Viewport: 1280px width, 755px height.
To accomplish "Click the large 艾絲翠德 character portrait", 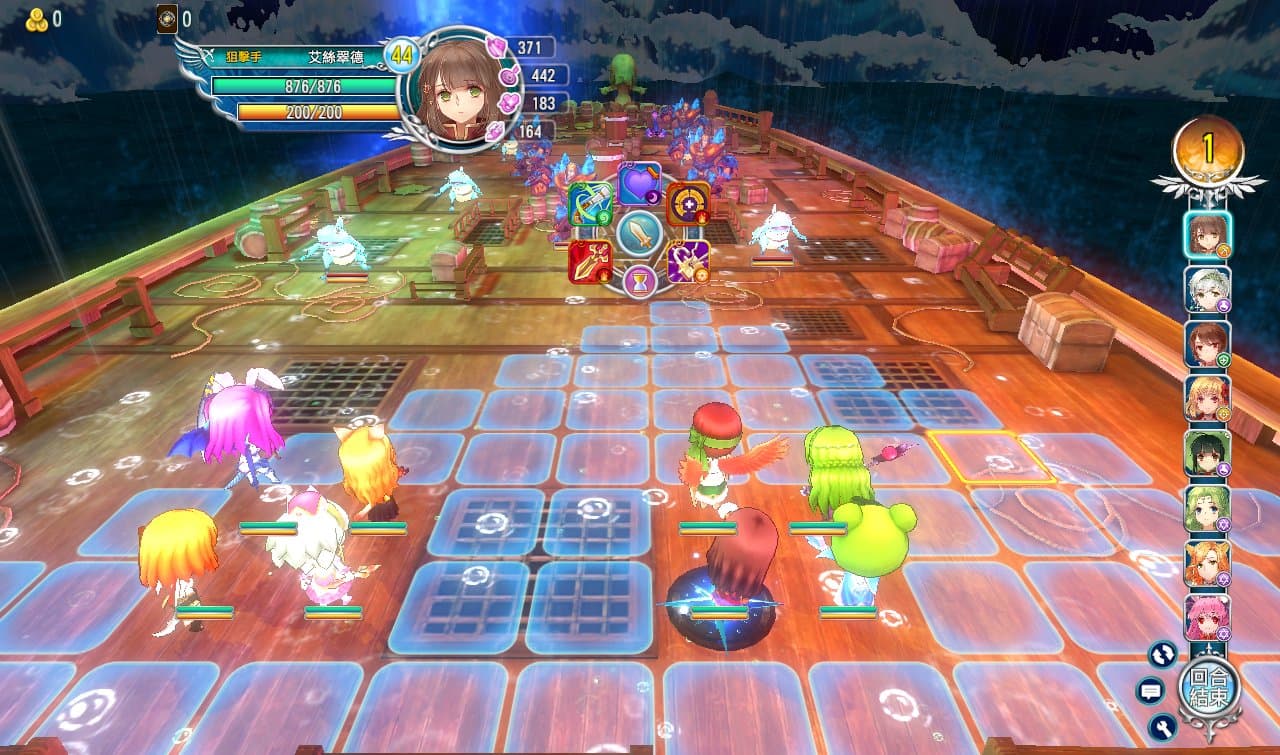I will 460,90.
